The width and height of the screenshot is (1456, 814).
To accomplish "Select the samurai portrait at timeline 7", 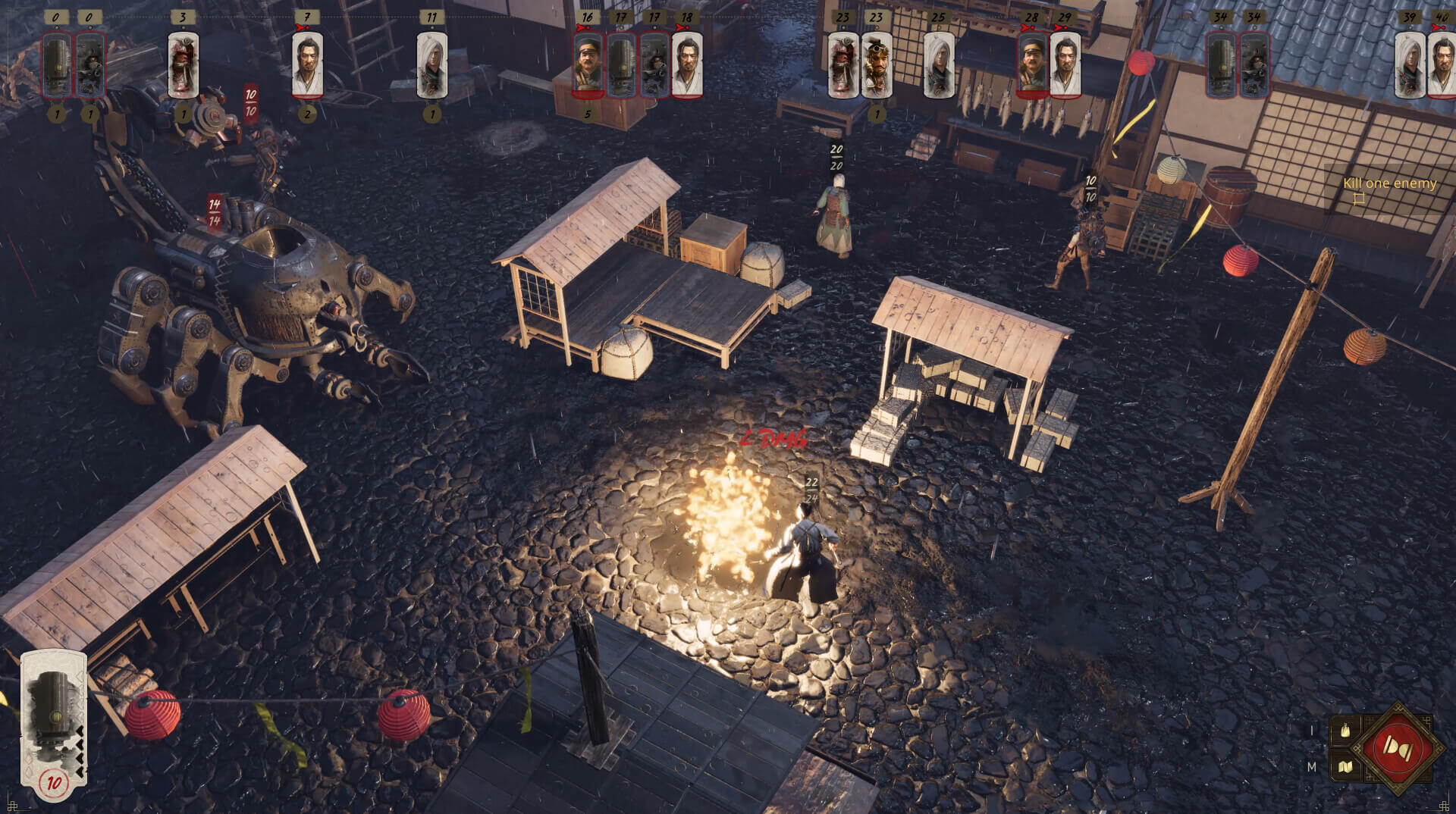I will click(307, 65).
